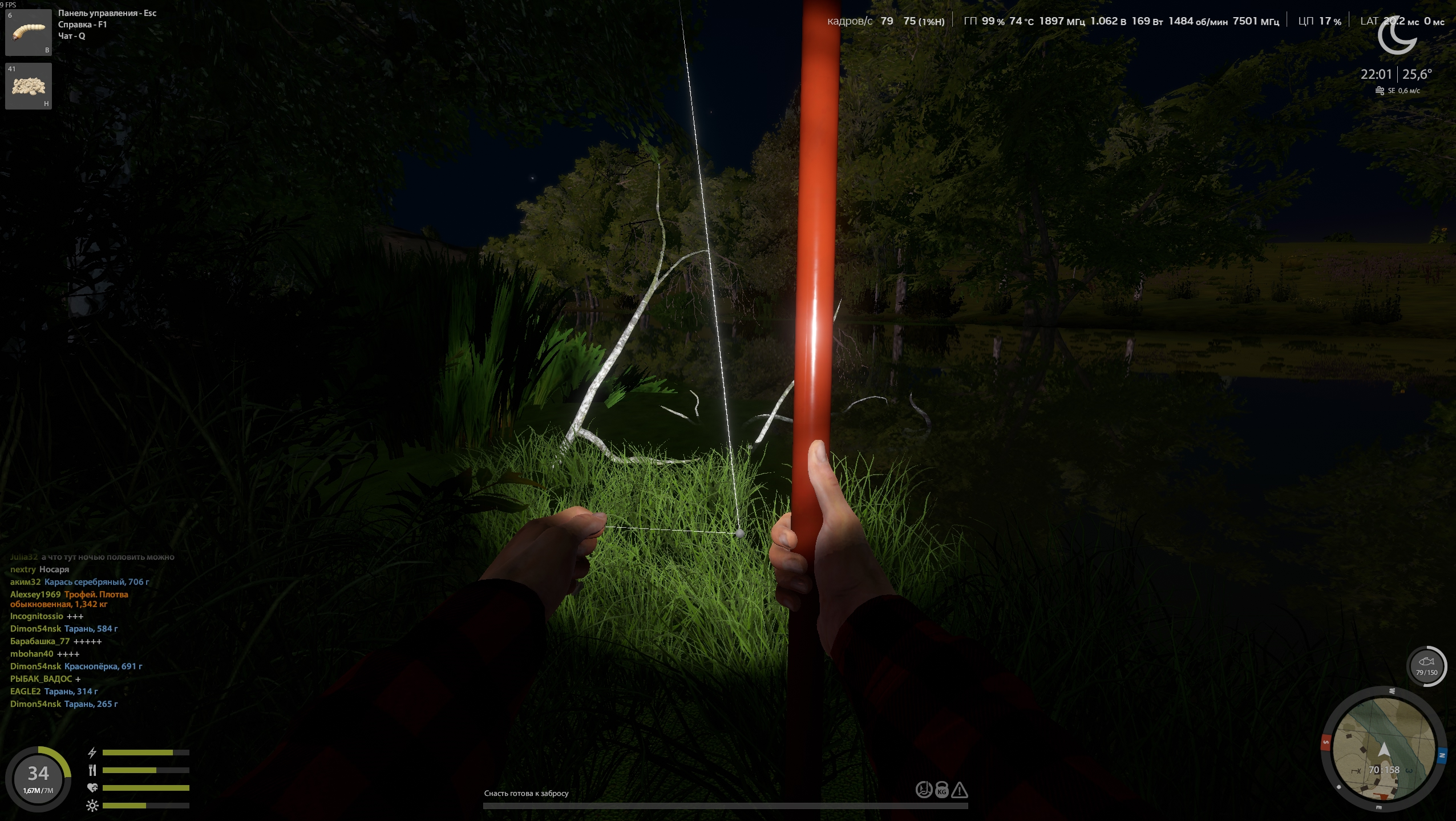Click the warning triangle icon
Image resolution: width=1456 pixels, height=821 pixels.
(960, 790)
